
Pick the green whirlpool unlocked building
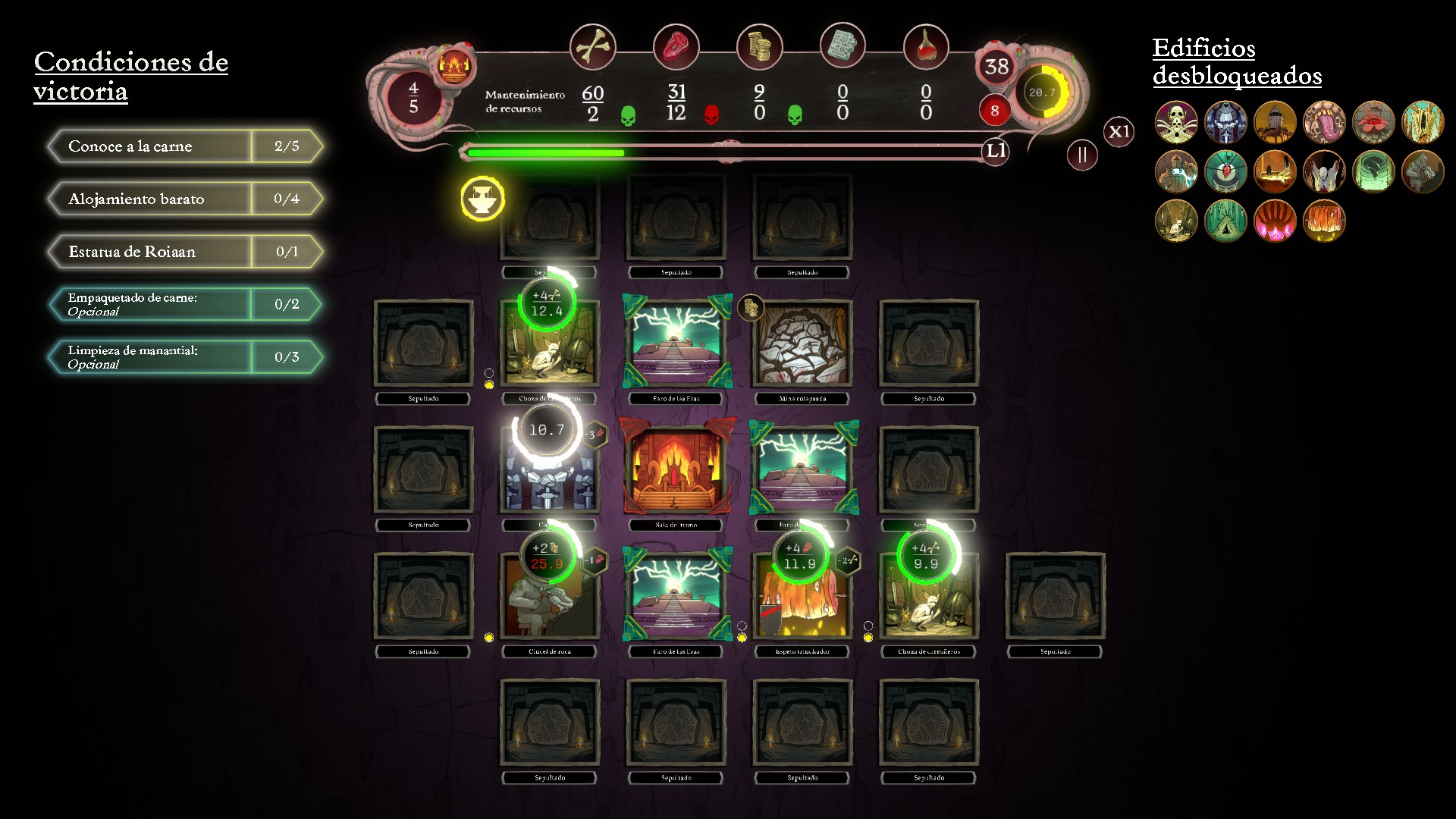click(x=1373, y=171)
